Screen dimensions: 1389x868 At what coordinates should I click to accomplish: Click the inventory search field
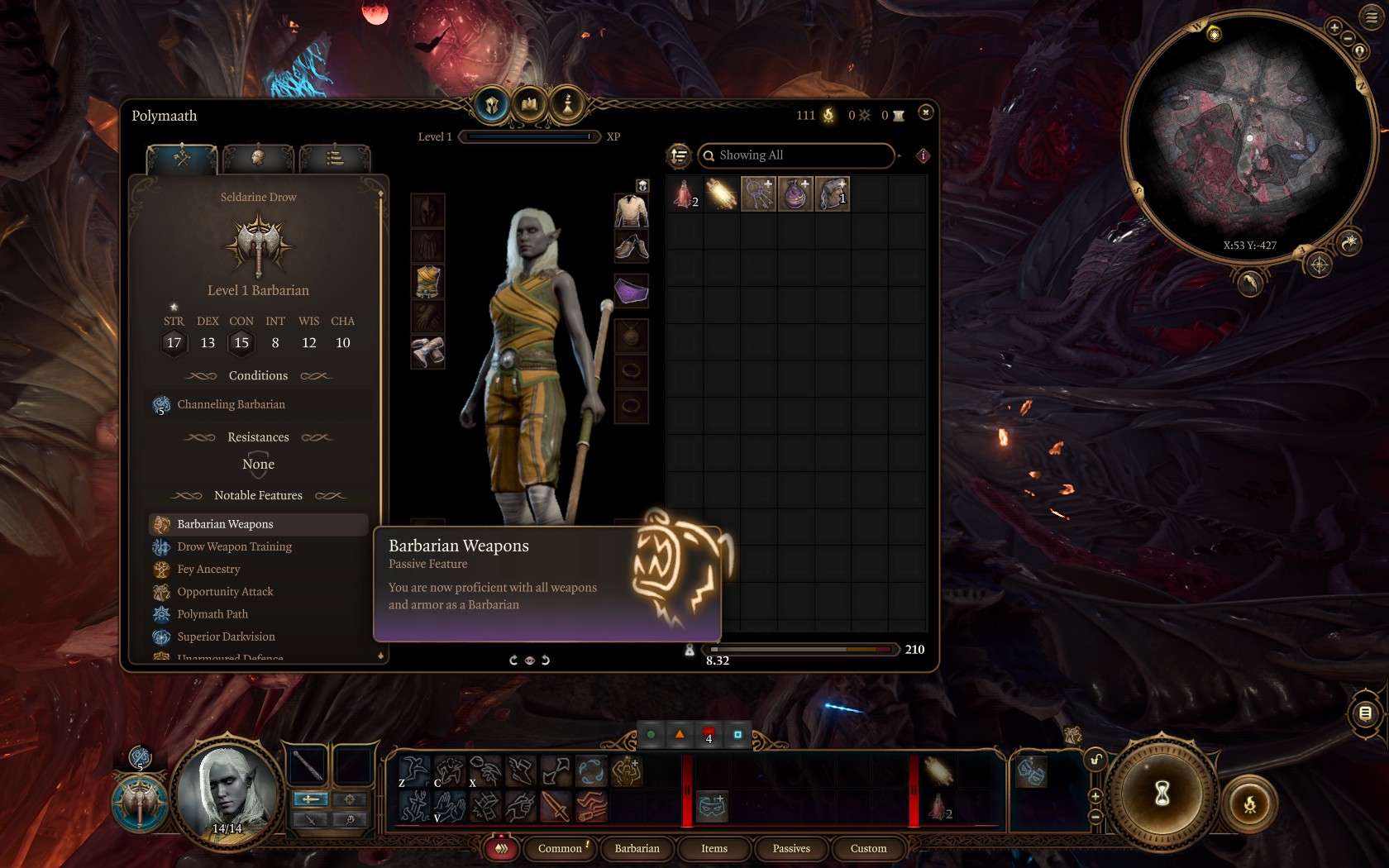[x=798, y=155]
